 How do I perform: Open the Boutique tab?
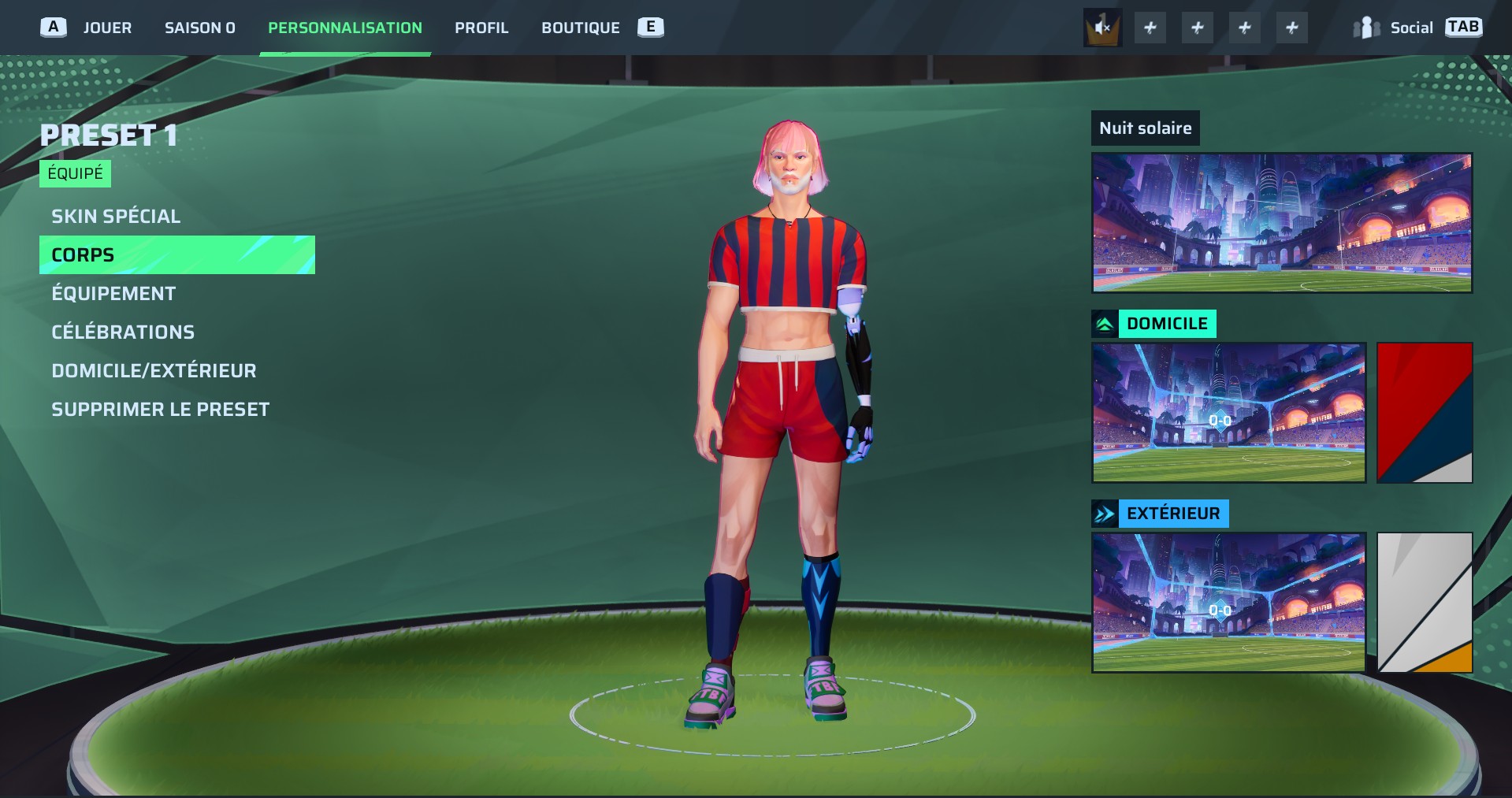coord(580,28)
